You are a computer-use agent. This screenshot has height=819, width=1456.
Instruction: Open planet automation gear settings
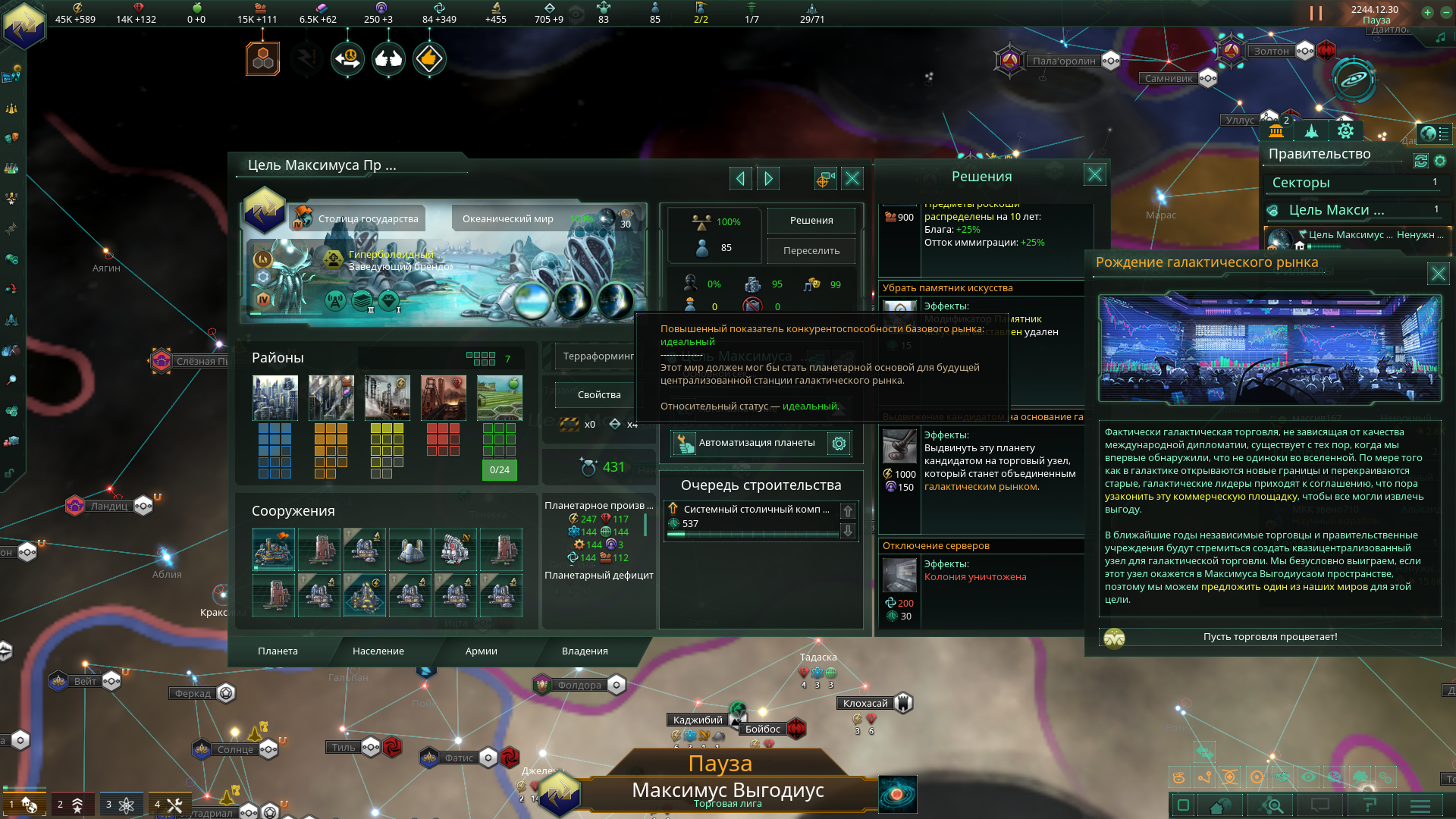[x=839, y=444]
